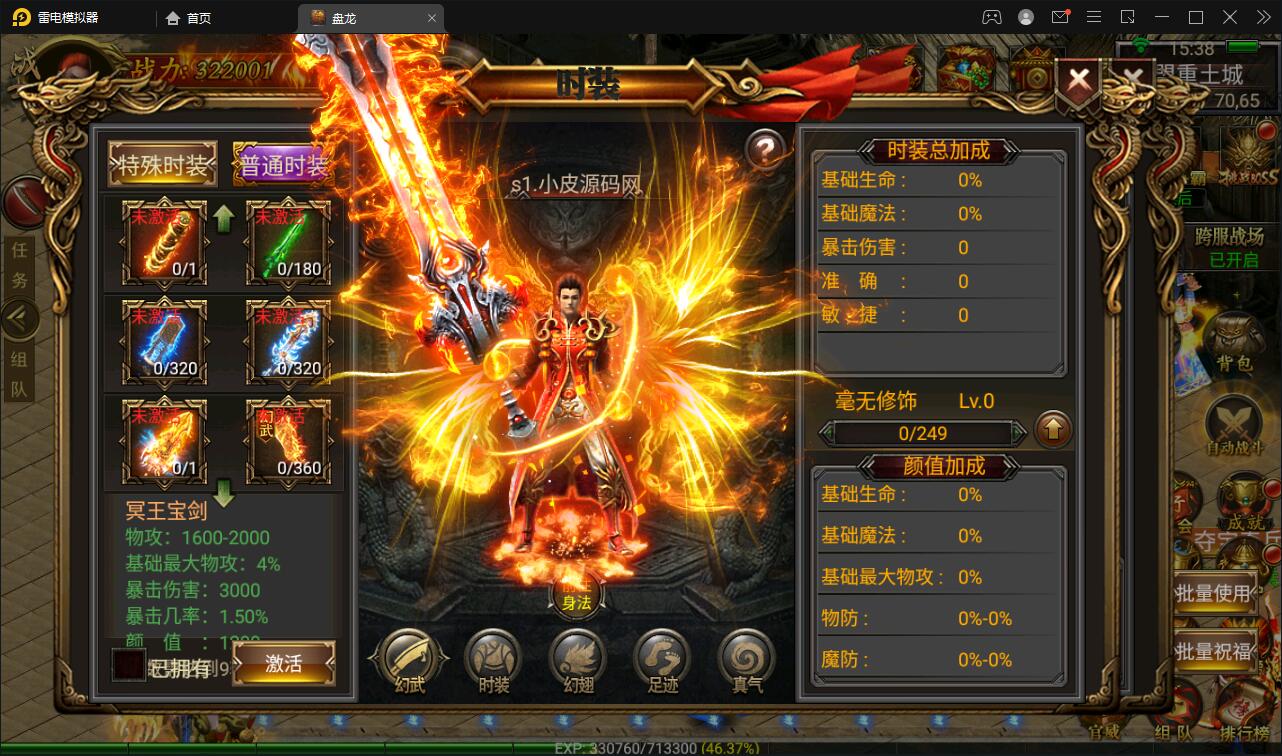The image size is (1282, 756).
Task: Toggle 自动战斗 auto battle mode
Action: point(1234,421)
